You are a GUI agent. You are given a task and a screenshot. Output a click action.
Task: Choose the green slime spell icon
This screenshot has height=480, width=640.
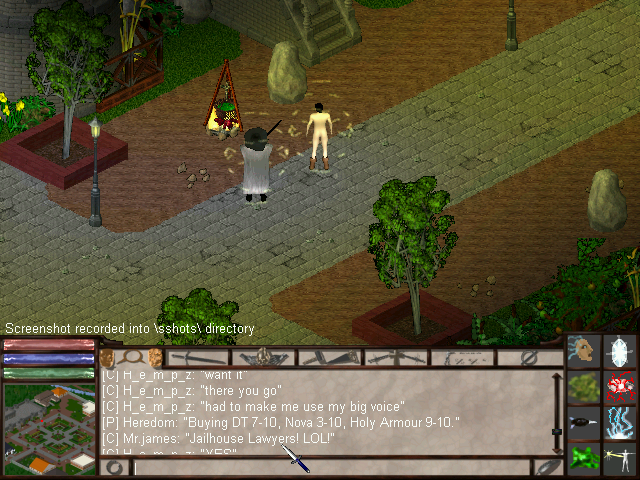(x=583, y=458)
